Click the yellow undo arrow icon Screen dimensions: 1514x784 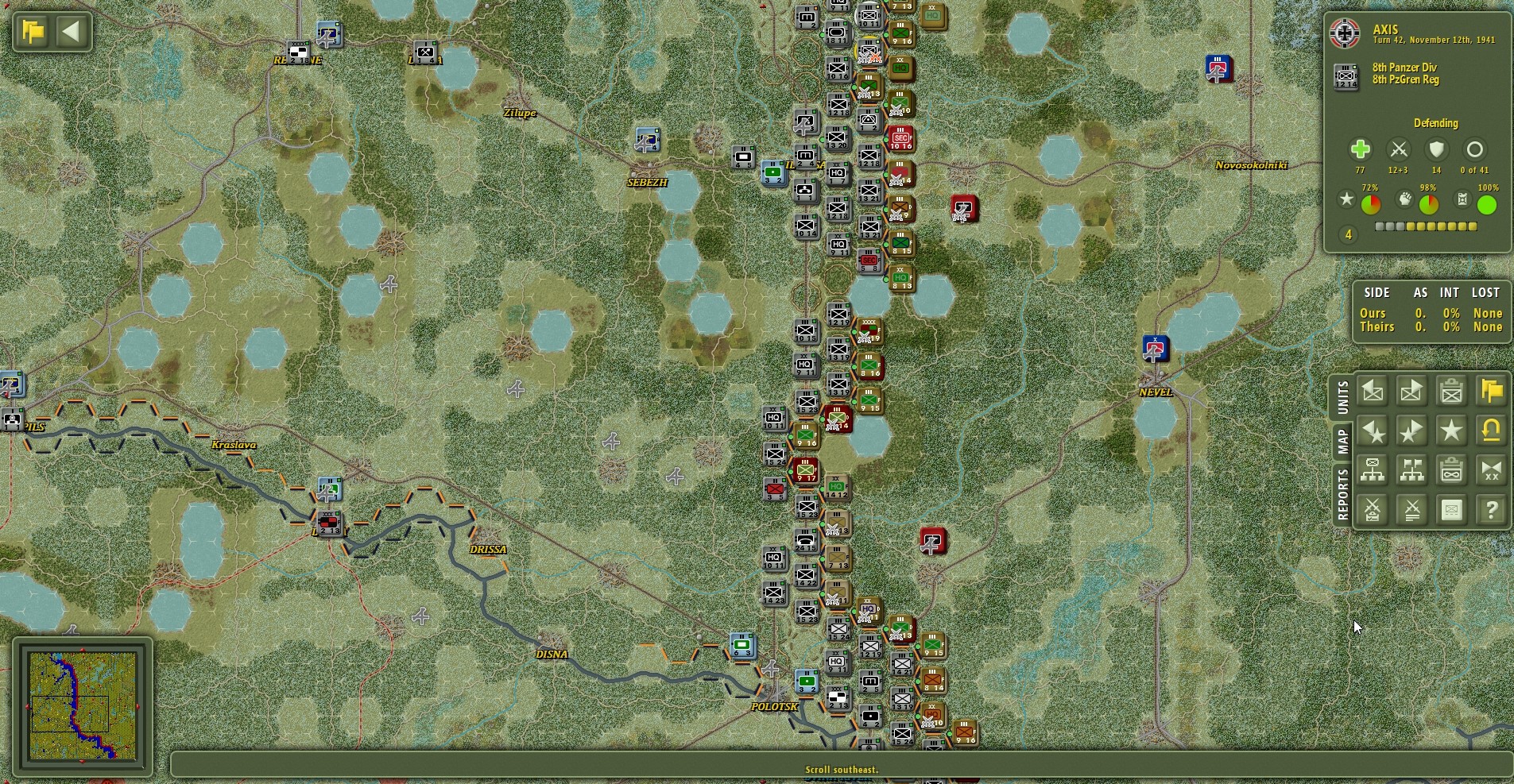(x=1492, y=431)
